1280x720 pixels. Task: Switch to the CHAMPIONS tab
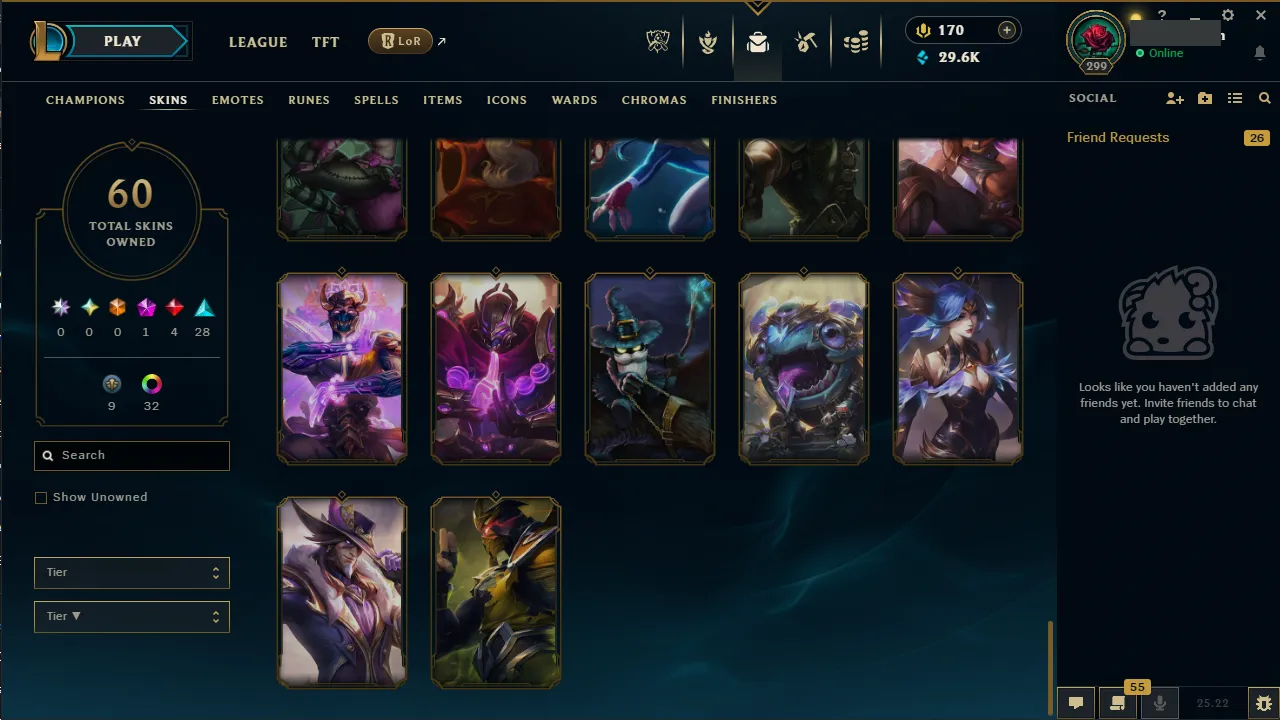click(85, 100)
